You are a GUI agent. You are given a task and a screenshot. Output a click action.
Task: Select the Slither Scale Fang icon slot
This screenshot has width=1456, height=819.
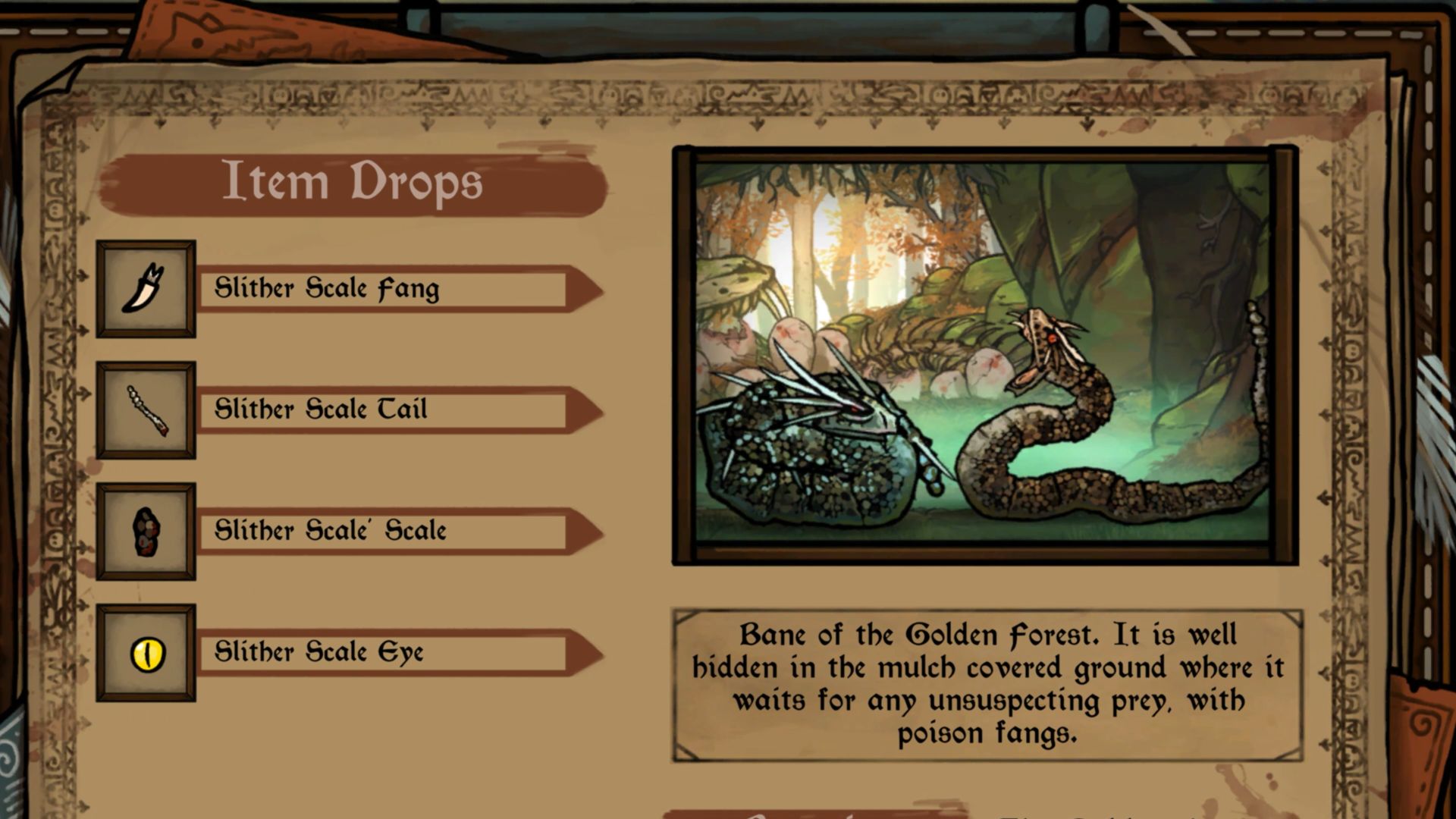146,289
